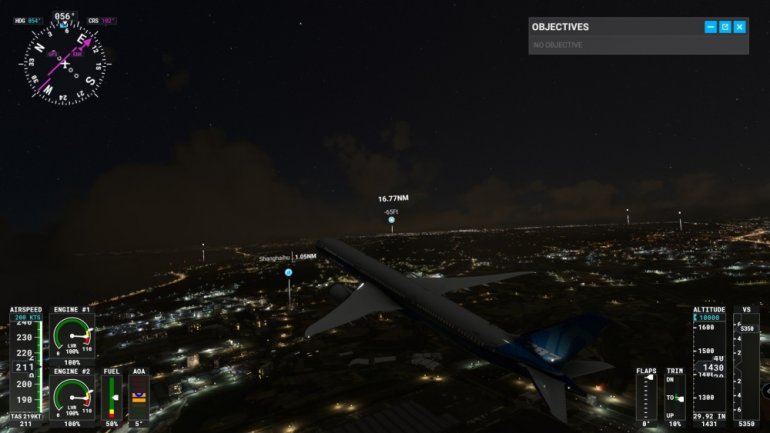This screenshot has height=433, width=770.
Task: Click the 16.77NM waypoint marker
Action: pos(391,220)
